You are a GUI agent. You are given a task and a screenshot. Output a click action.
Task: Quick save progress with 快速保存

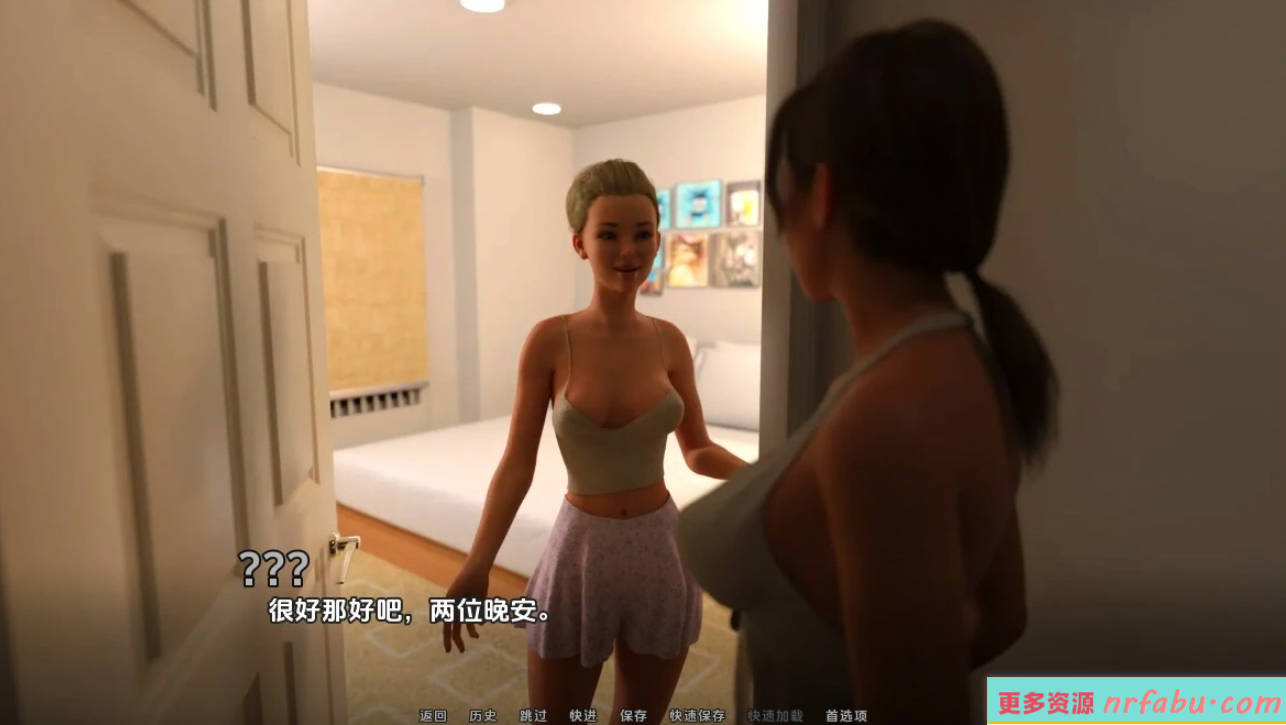(x=695, y=716)
